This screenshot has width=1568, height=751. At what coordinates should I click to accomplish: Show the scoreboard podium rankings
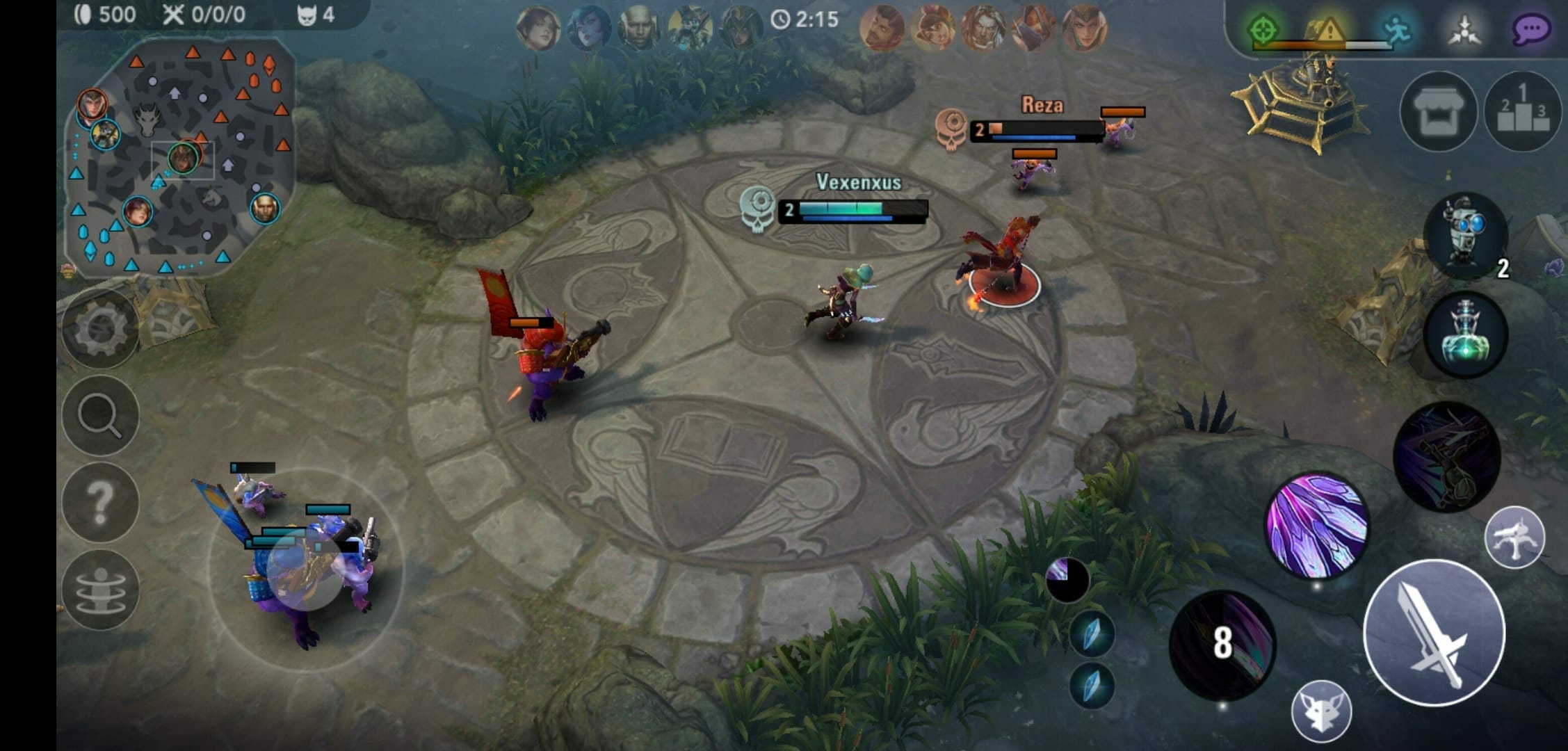tap(1522, 112)
